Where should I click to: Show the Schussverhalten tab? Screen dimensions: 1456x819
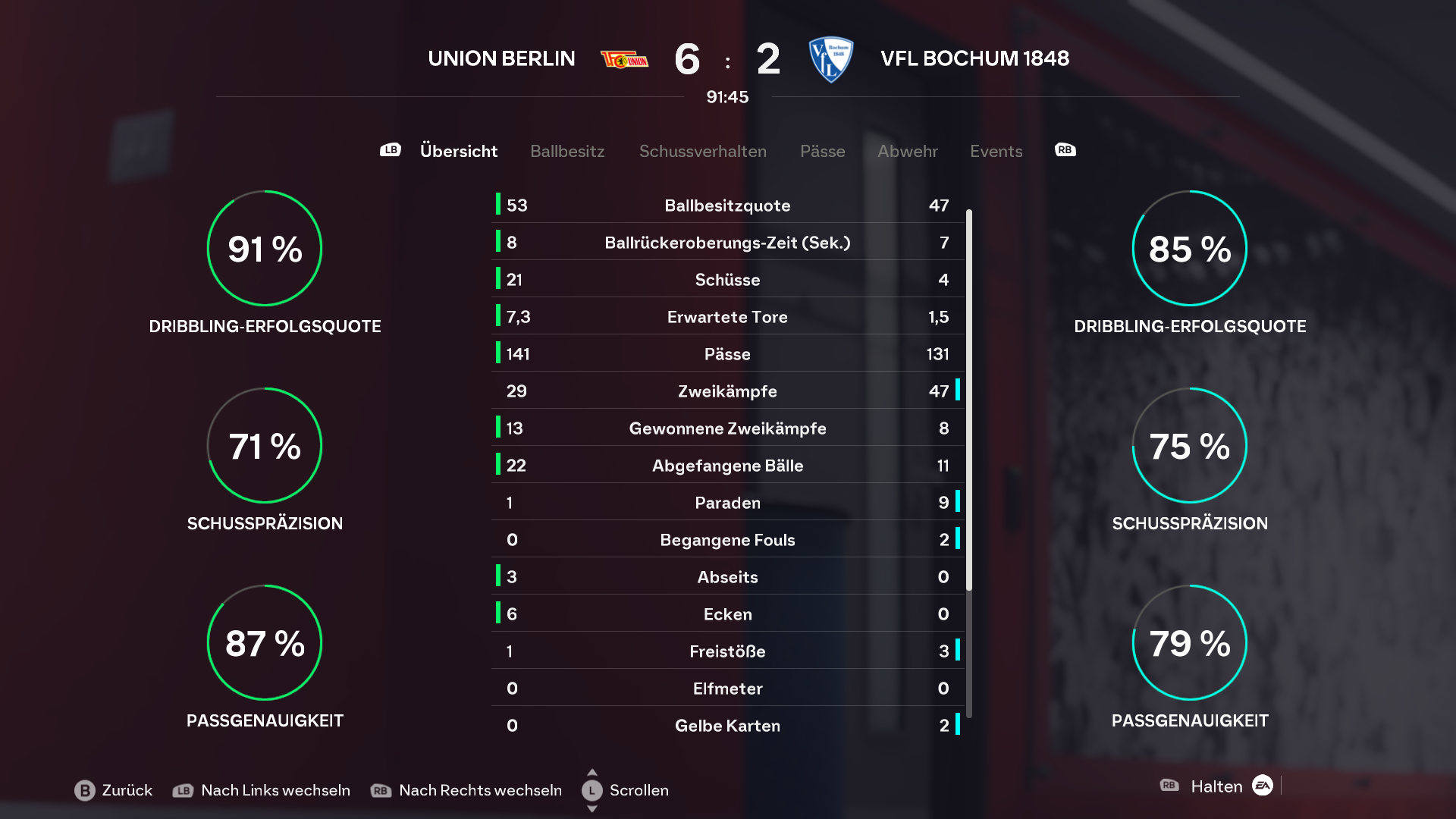[x=702, y=151]
